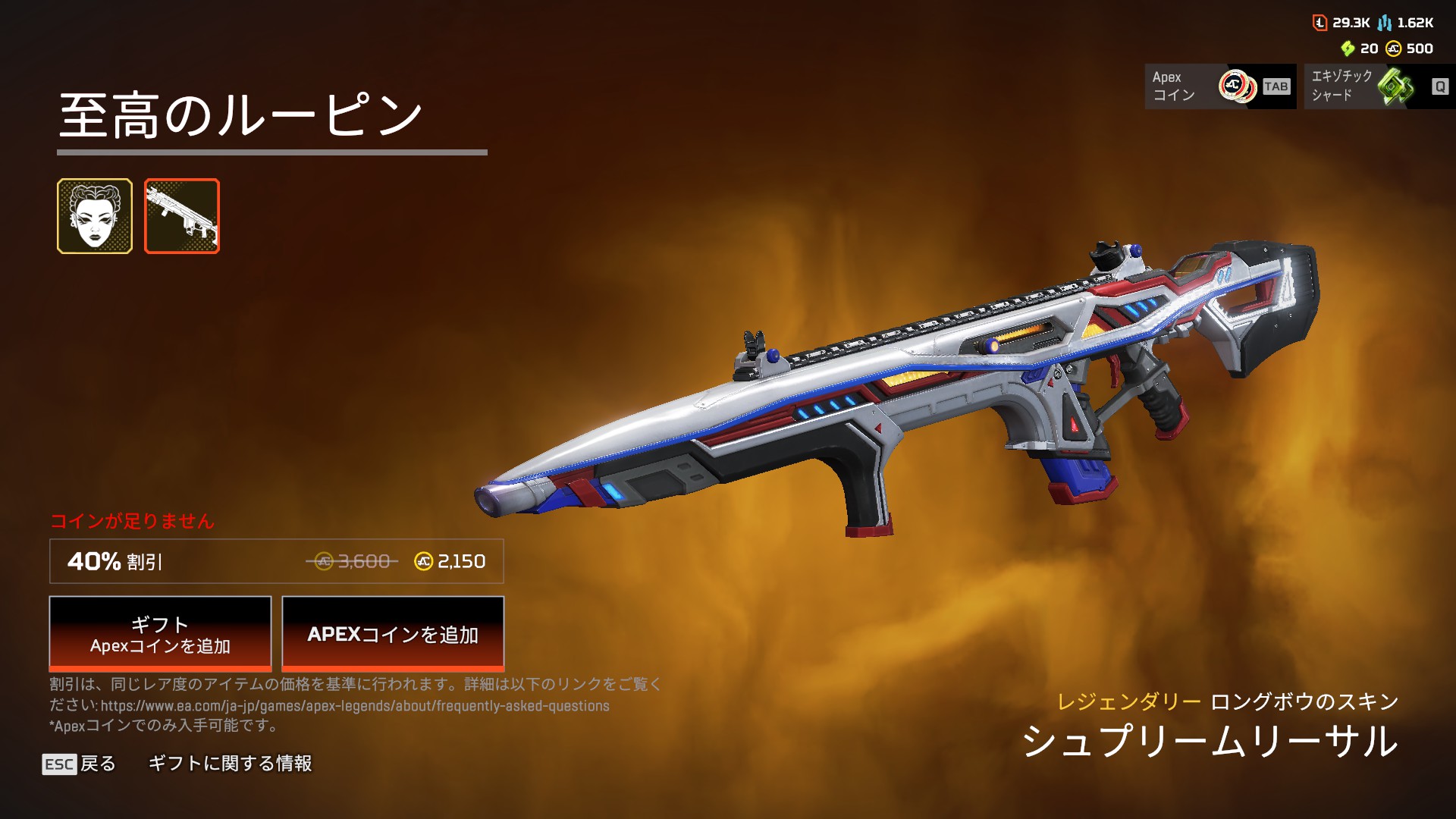Open the Apex Coins purchase tab

tap(1219, 86)
